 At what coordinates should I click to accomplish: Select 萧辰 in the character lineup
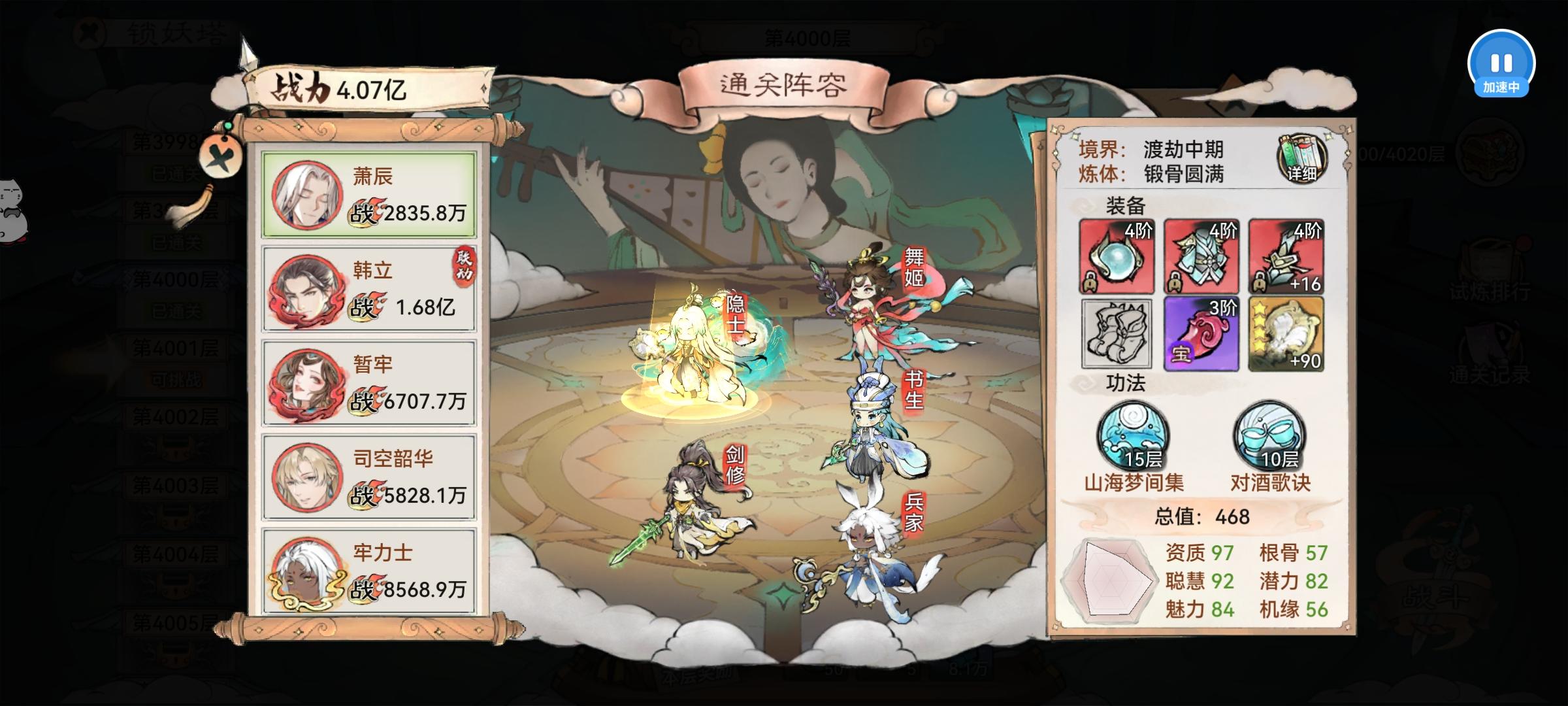click(368, 195)
